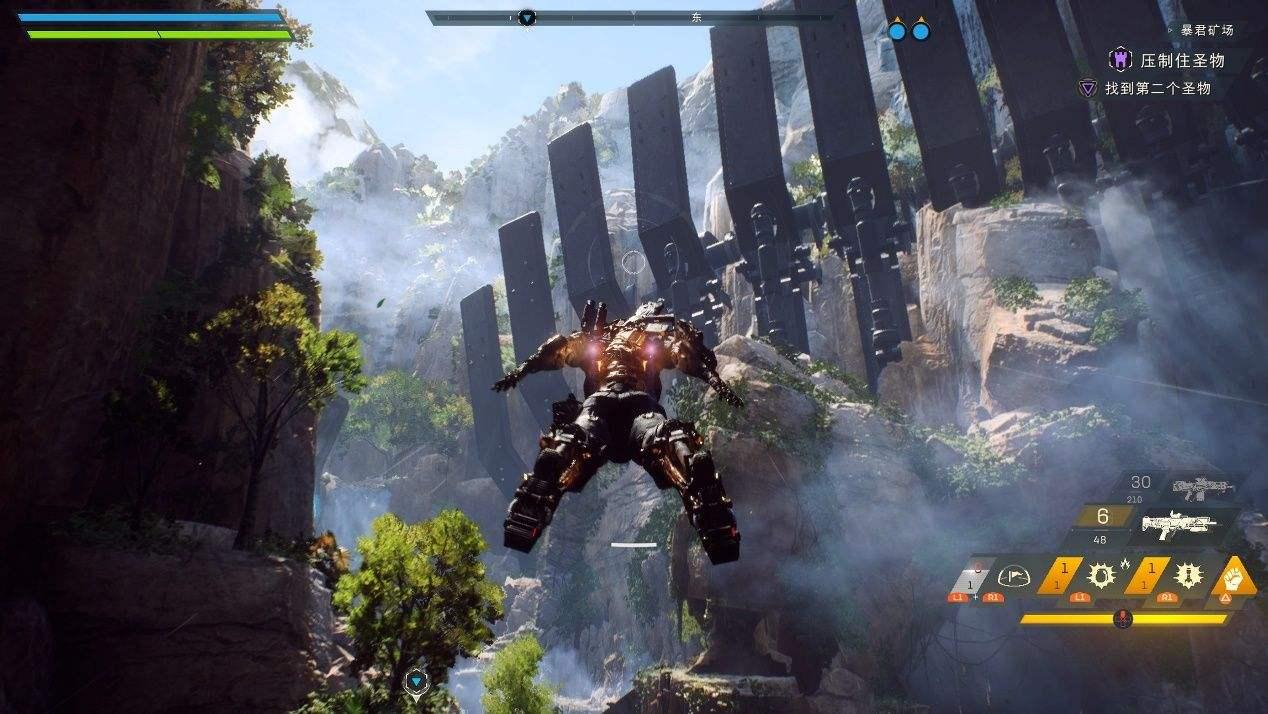Image resolution: width=1268 pixels, height=714 pixels.
Task: Click the blue waypoint marker on compass
Action: pyautogui.click(x=527, y=17)
